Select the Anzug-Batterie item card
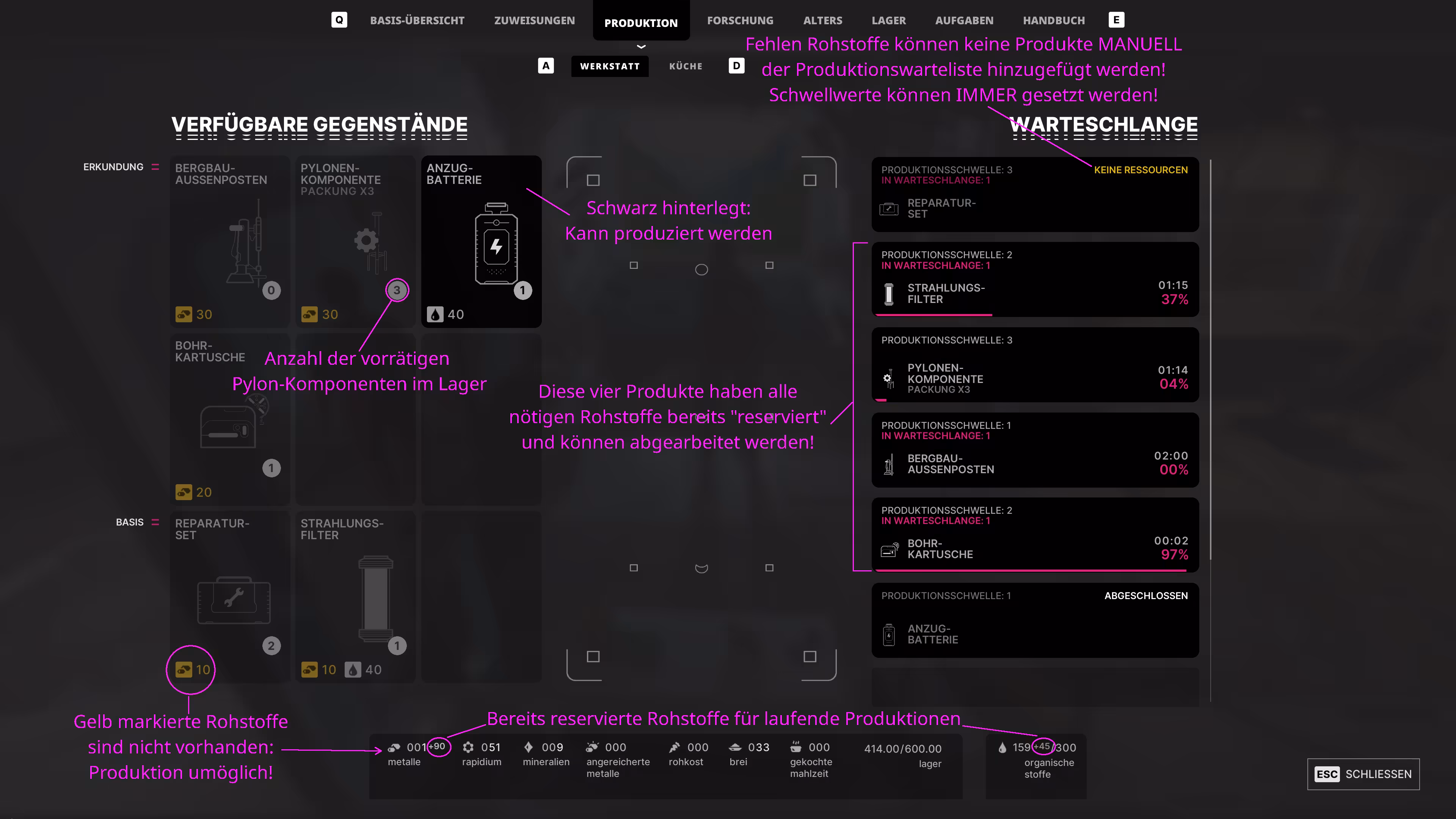 pyautogui.click(x=481, y=242)
